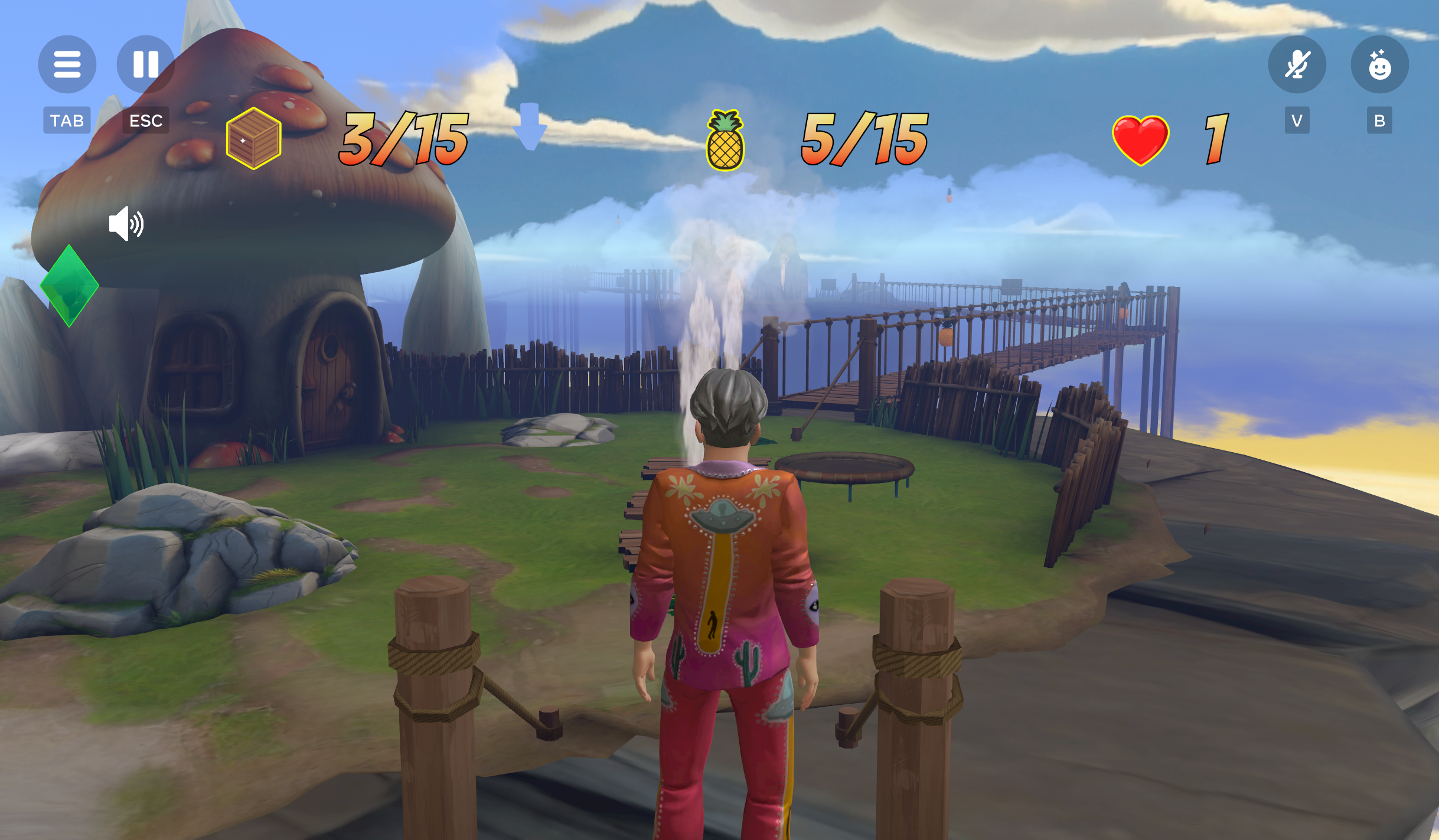Toggle the muted microphone button
The height and width of the screenshot is (840, 1439).
click(1297, 64)
